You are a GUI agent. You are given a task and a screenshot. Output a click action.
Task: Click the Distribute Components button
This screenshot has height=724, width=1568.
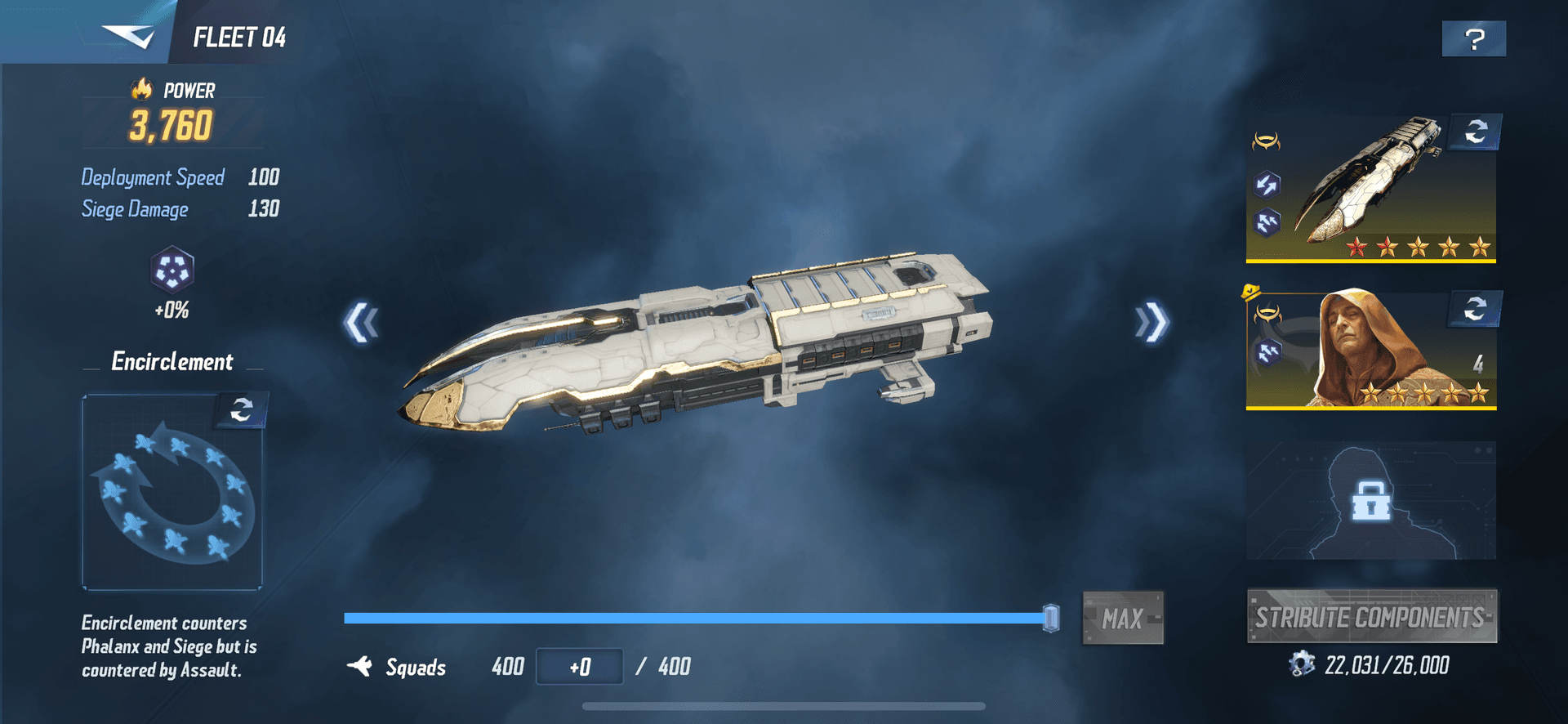pos(1371,617)
